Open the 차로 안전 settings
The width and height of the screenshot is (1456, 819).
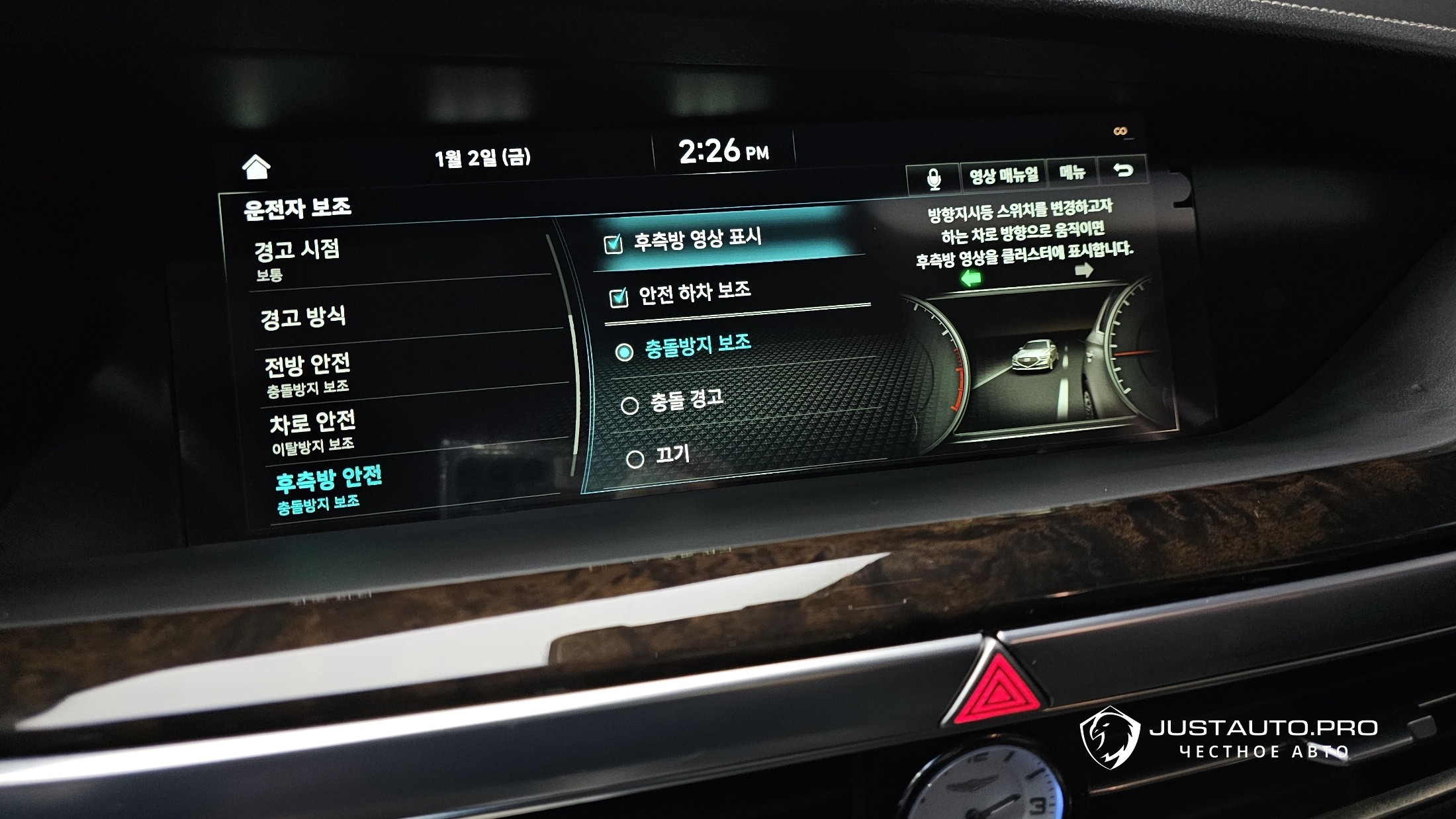312,431
